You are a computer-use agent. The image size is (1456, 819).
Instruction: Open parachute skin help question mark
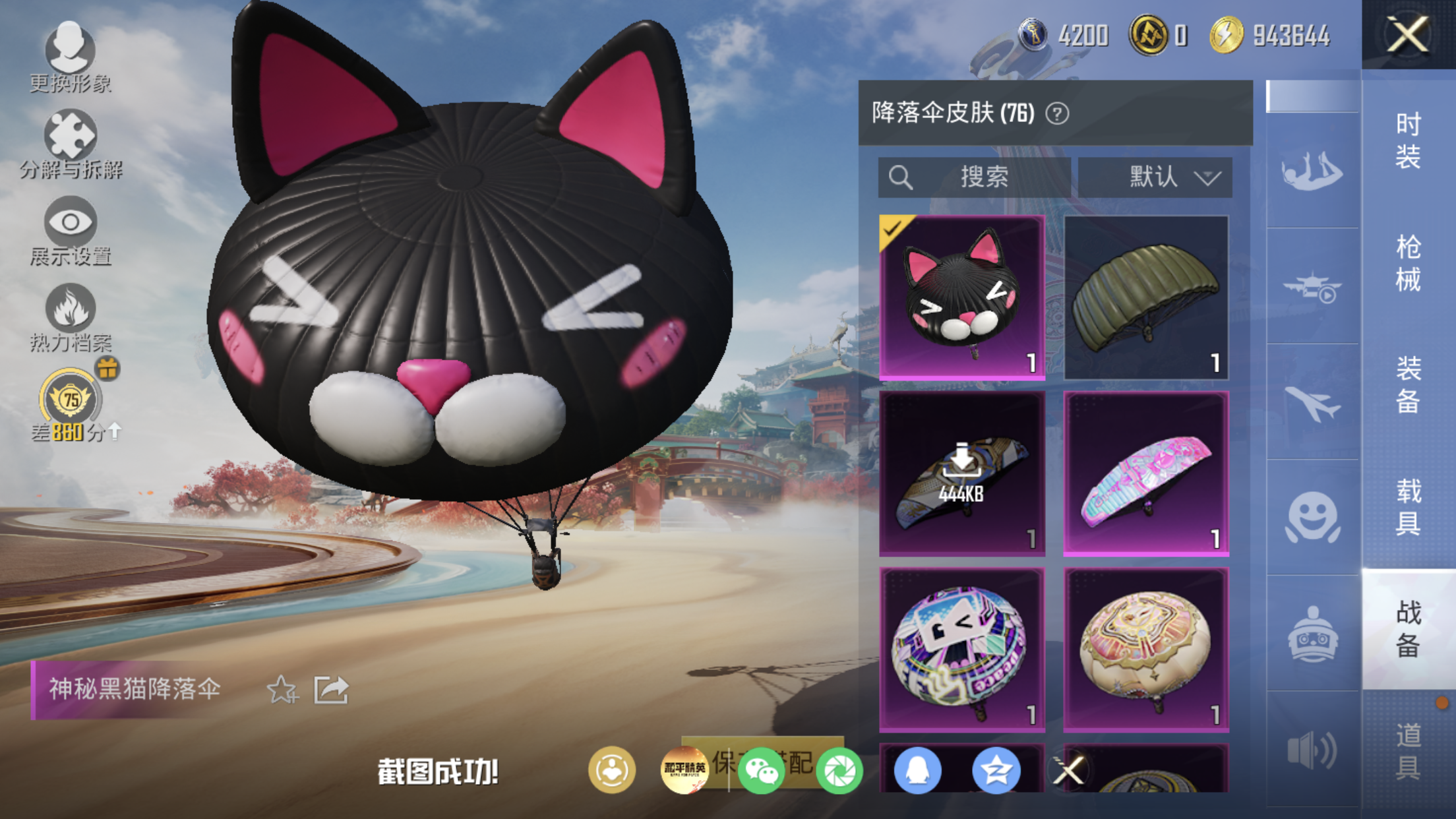tap(1057, 113)
